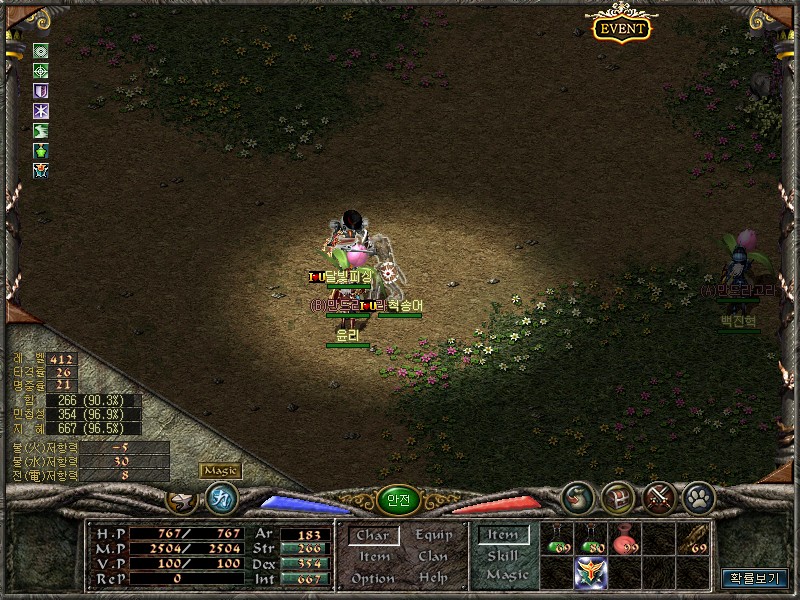Click the green swirl round icon
Viewport: 800px width, 600px height.
[578, 496]
